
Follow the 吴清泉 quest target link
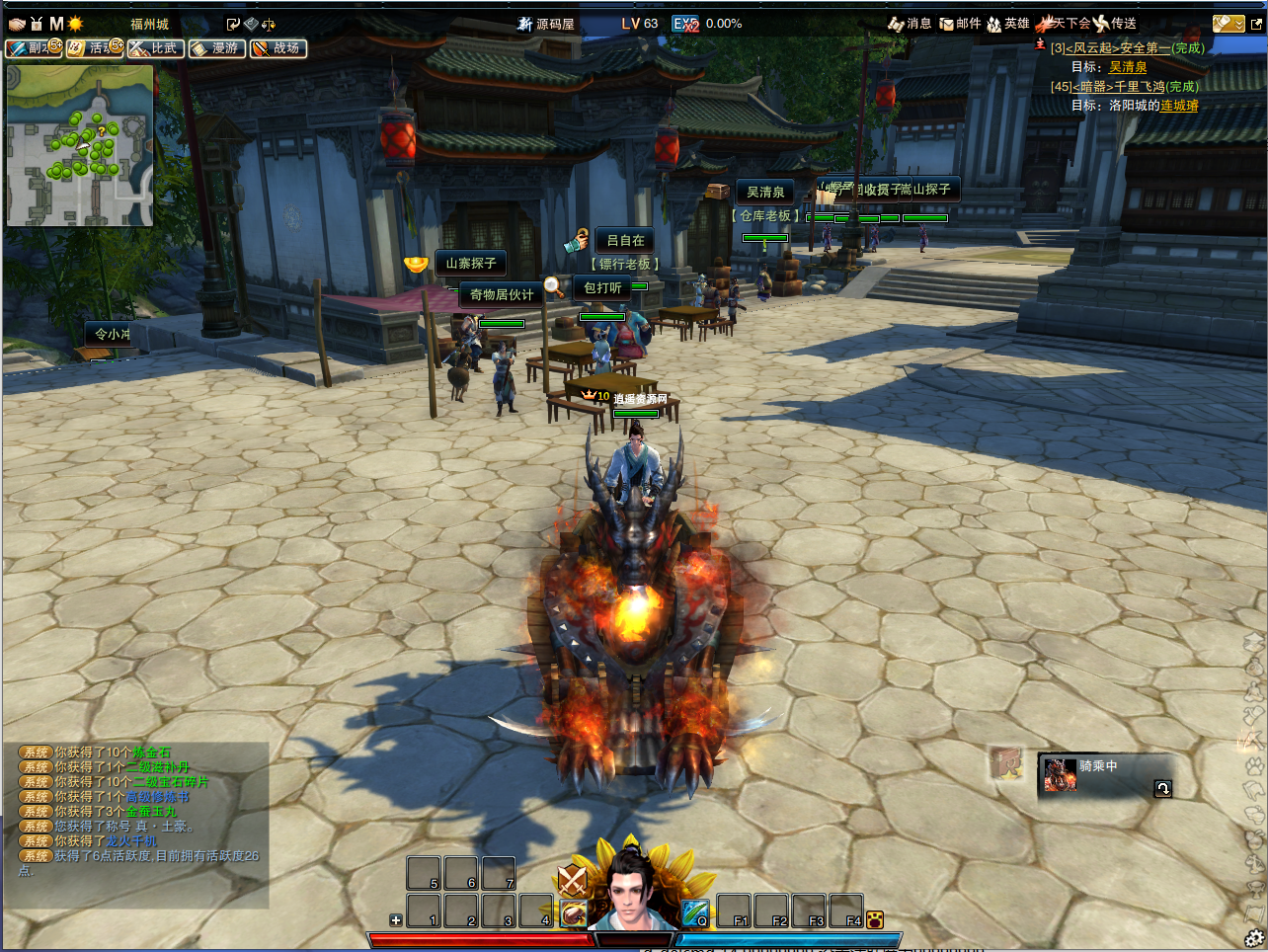point(1128,67)
